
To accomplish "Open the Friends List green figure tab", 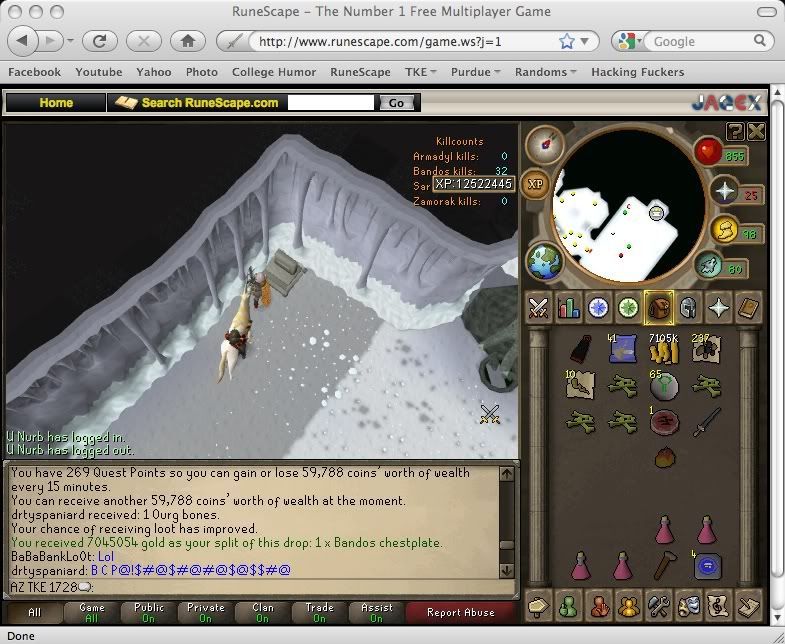I will 569,605.
